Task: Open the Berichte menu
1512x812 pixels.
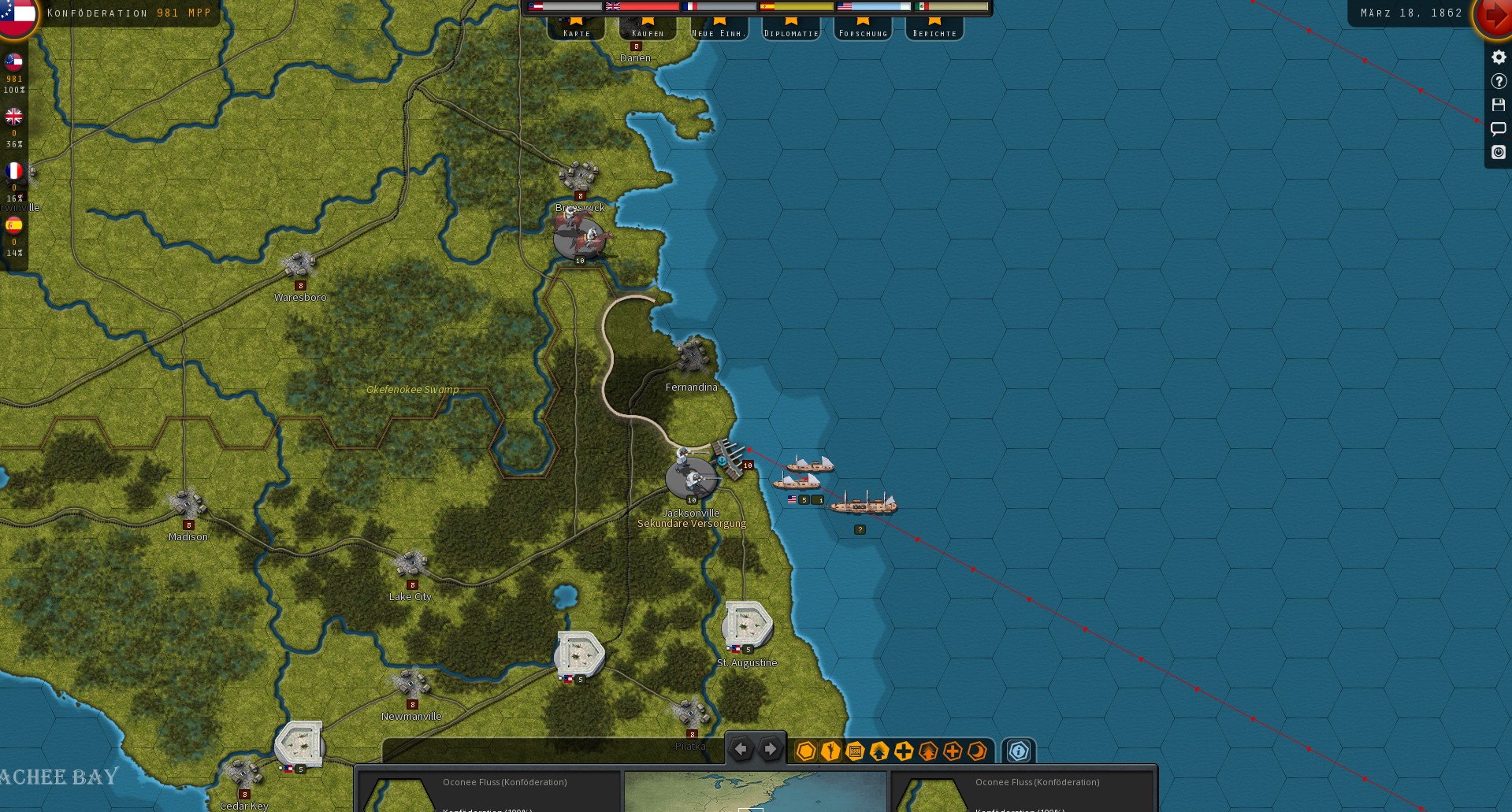Action: pos(934,32)
